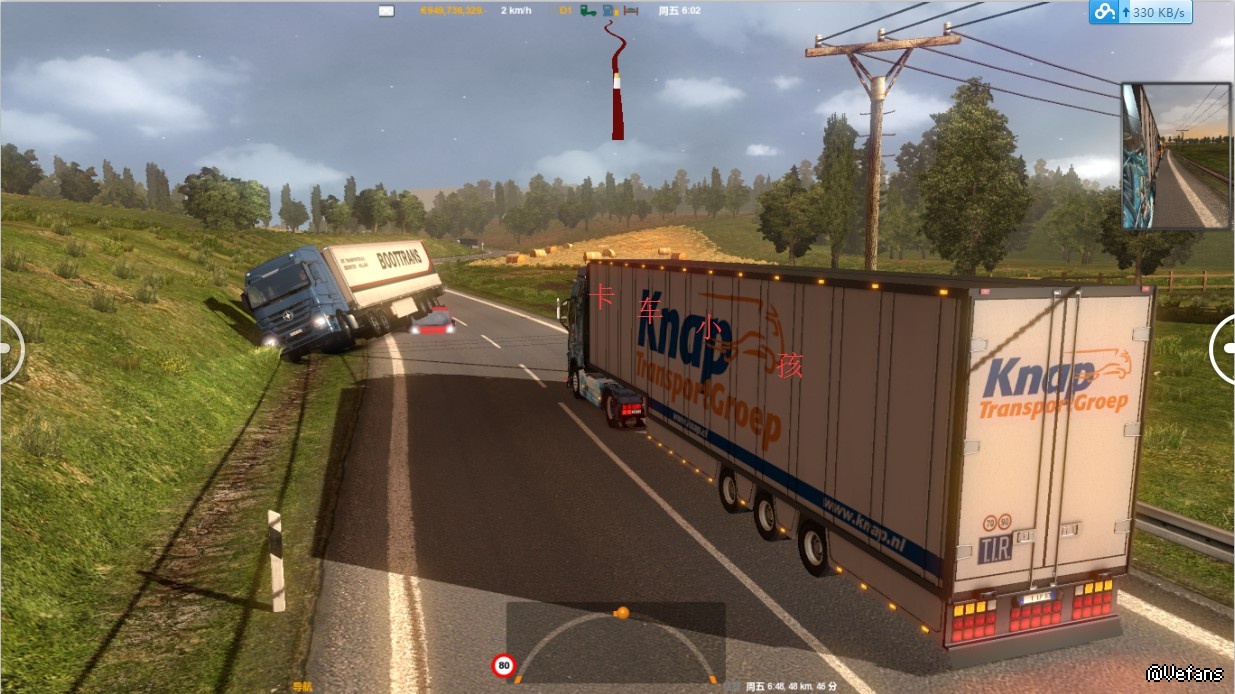Click the cloud upload speed widget
Image resolution: width=1235 pixels, height=694 pixels.
(x=1140, y=13)
